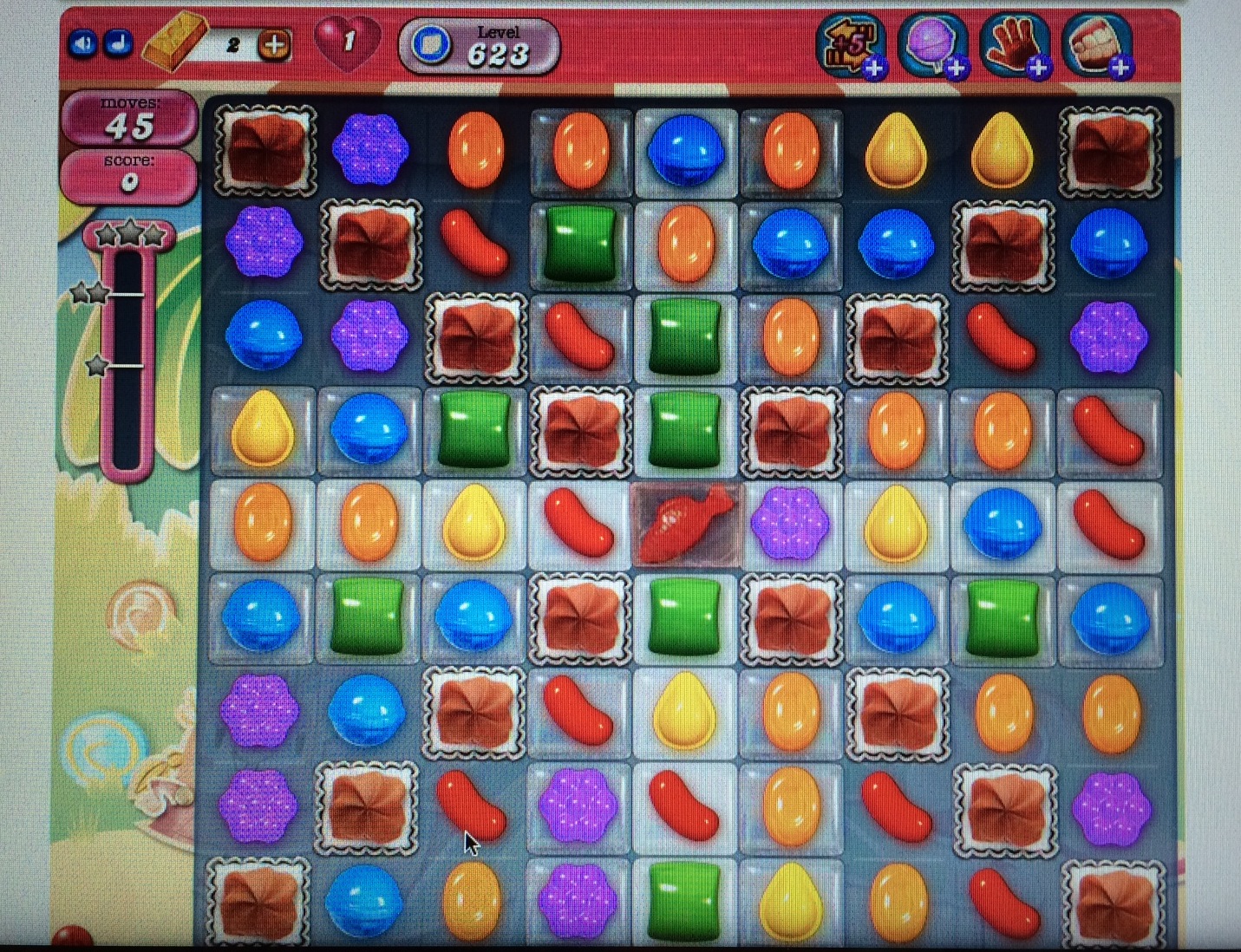Select the red jelly fish candy
Image resolution: width=1241 pixels, height=952 pixels.
click(x=686, y=524)
